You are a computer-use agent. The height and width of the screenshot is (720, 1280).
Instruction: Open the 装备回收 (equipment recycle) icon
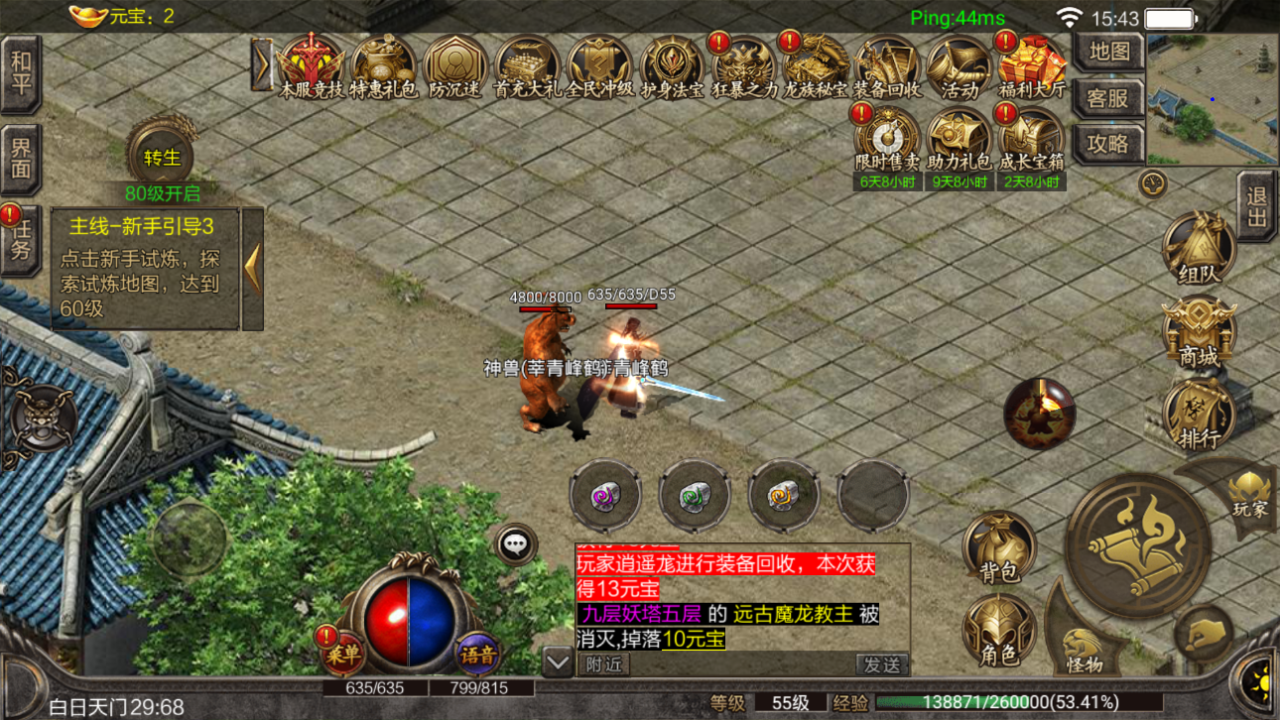(x=887, y=65)
